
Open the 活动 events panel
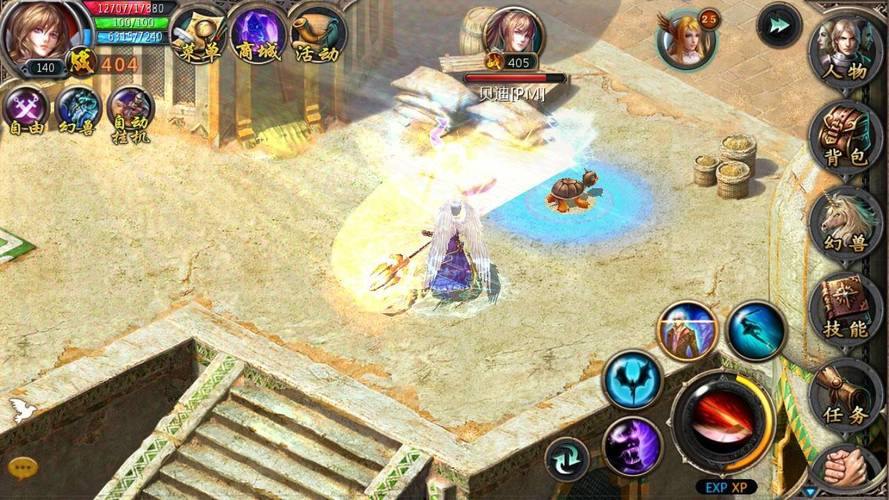[x=319, y=37]
